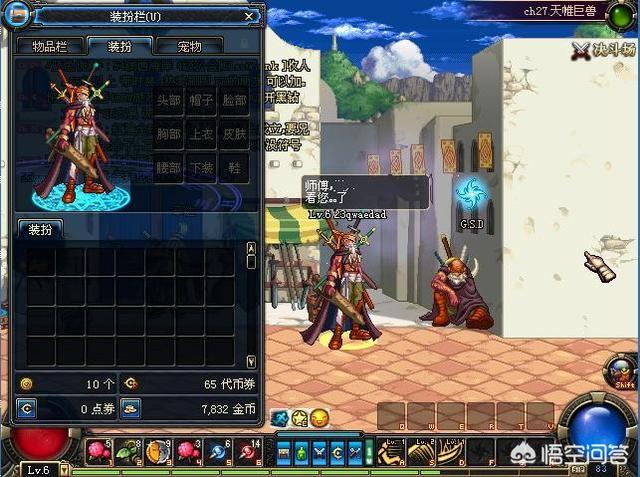Select the 装扮 tab at the top
Image resolution: width=640 pixels, height=477 pixels.
119,46
